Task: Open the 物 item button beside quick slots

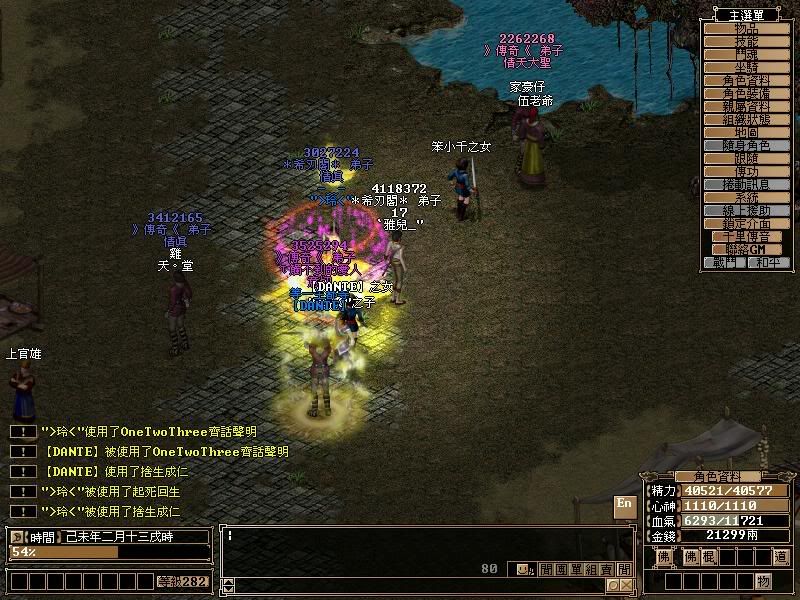Action: (x=764, y=581)
